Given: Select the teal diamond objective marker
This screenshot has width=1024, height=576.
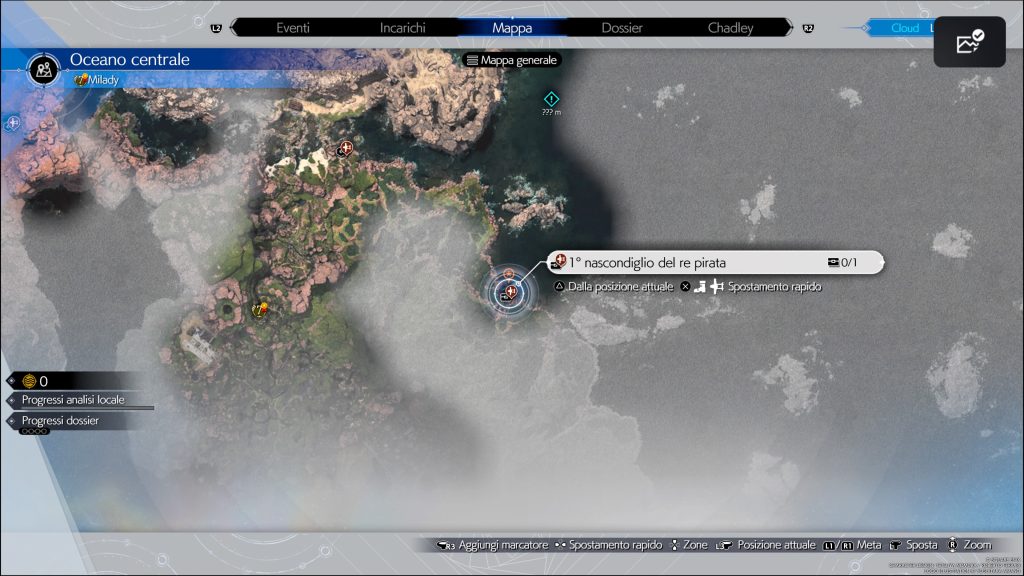Looking at the screenshot, I should pyautogui.click(x=550, y=98).
